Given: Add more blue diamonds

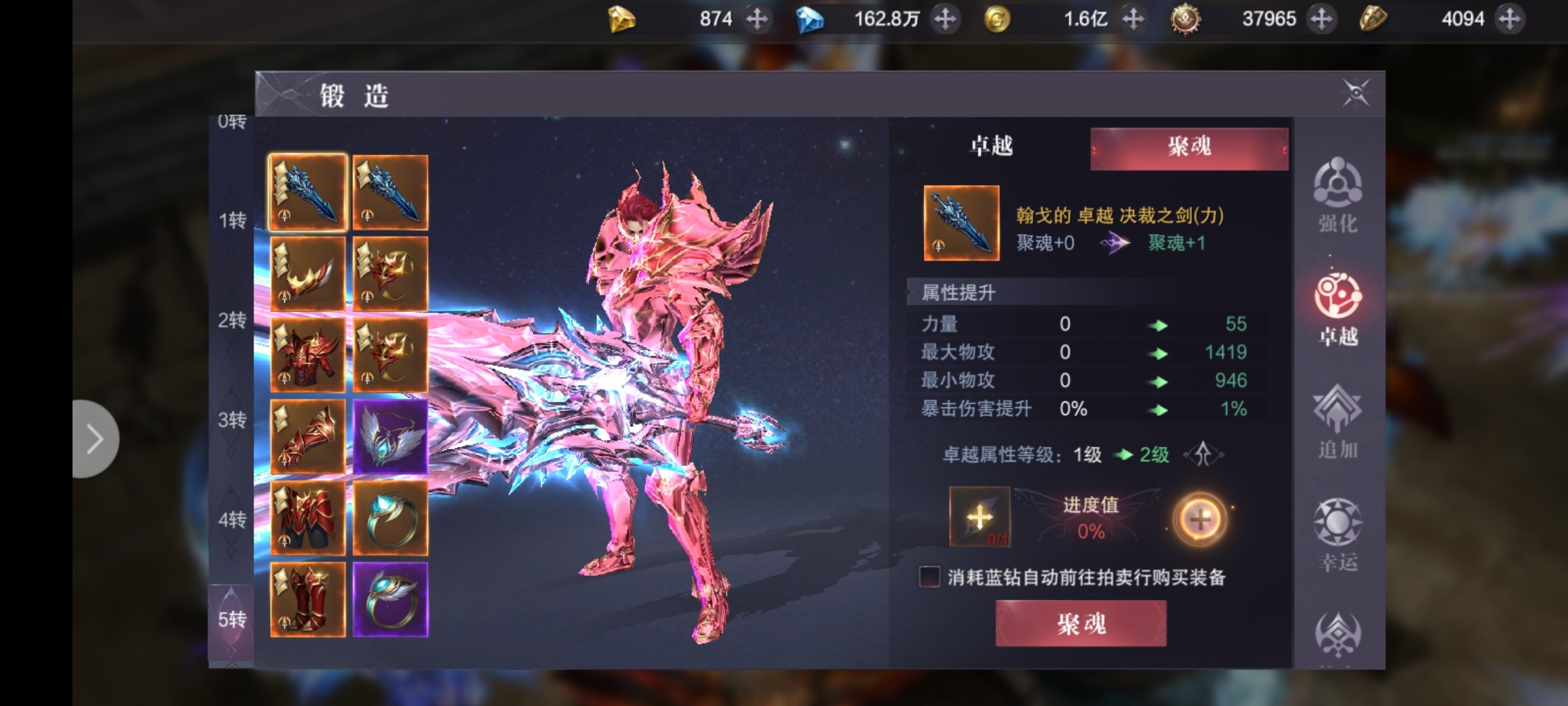Looking at the screenshot, I should [x=945, y=19].
